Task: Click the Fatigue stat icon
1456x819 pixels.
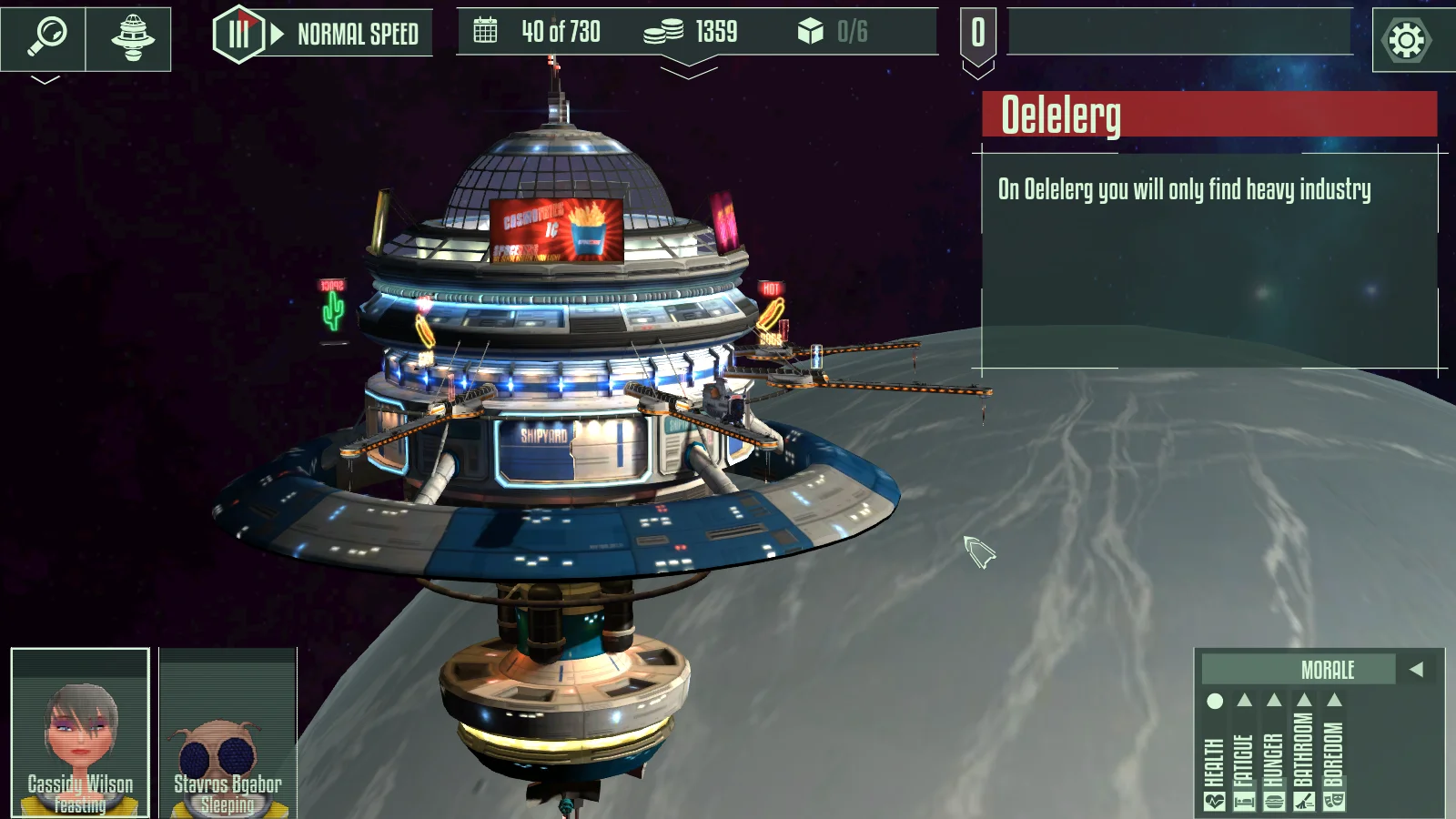Action: [1244, 802]
